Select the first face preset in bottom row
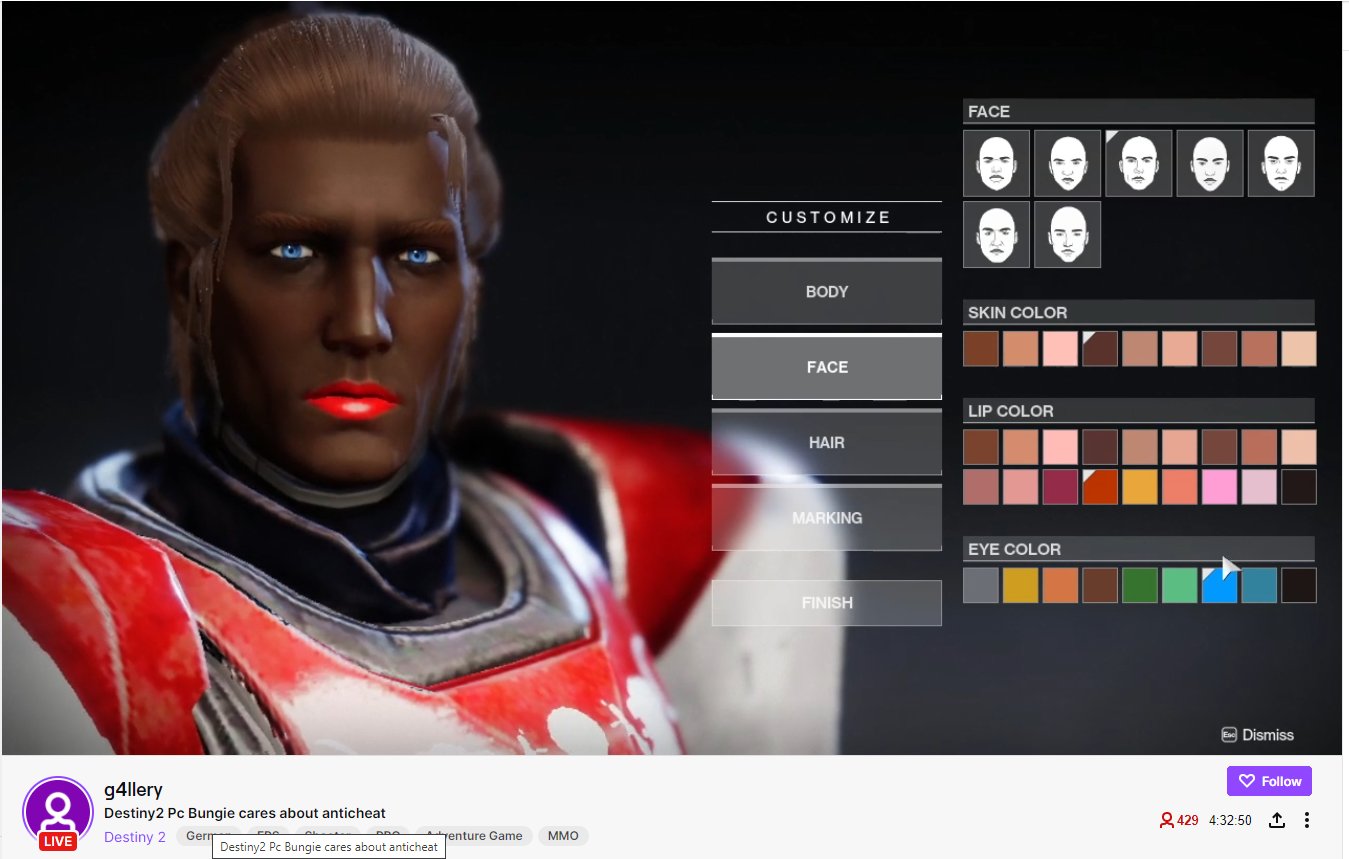 [995, 234]
